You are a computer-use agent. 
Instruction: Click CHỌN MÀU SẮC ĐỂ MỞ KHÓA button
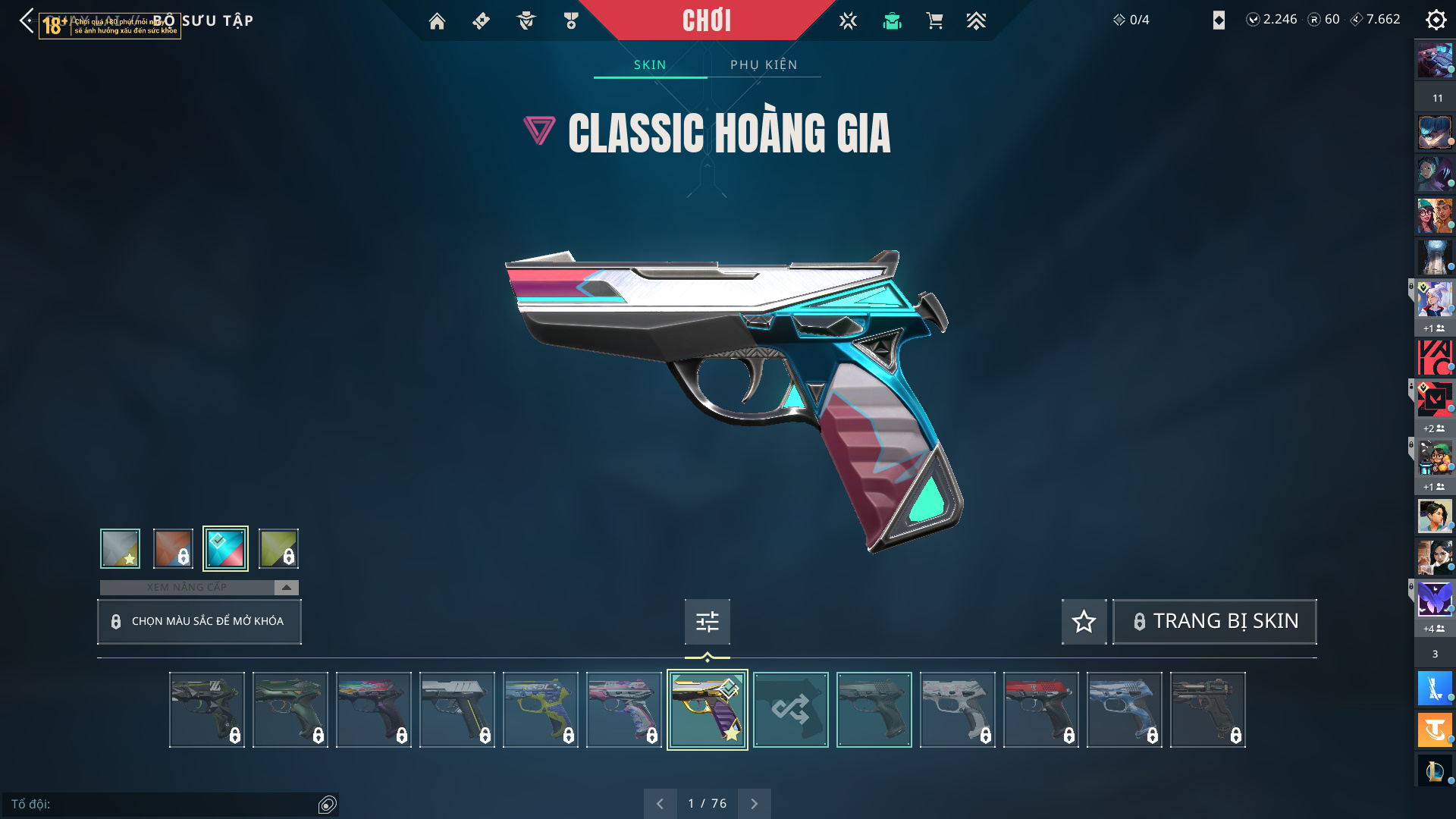pos(199,621)
